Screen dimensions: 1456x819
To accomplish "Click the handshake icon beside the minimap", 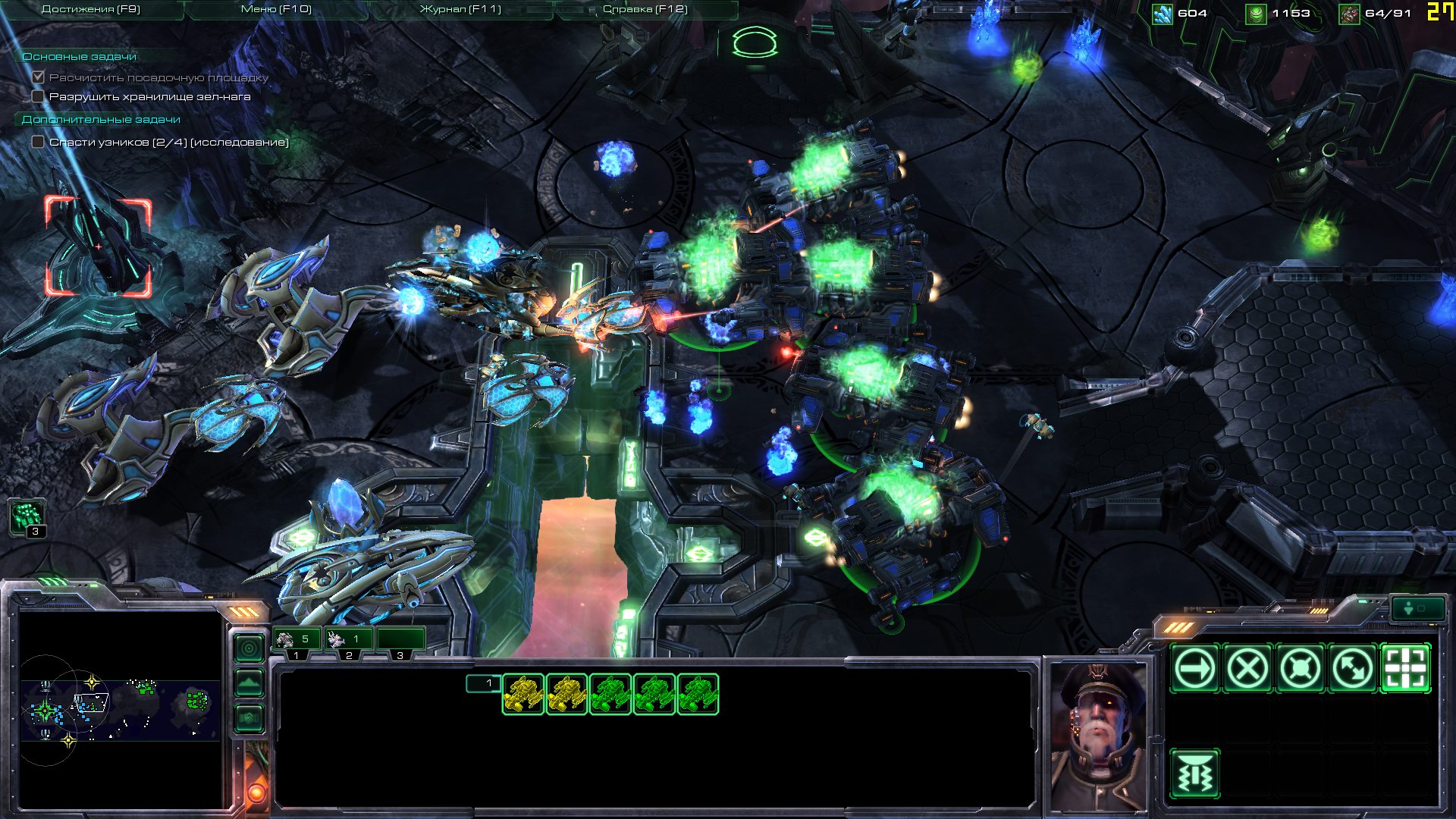I will (249, 717).
